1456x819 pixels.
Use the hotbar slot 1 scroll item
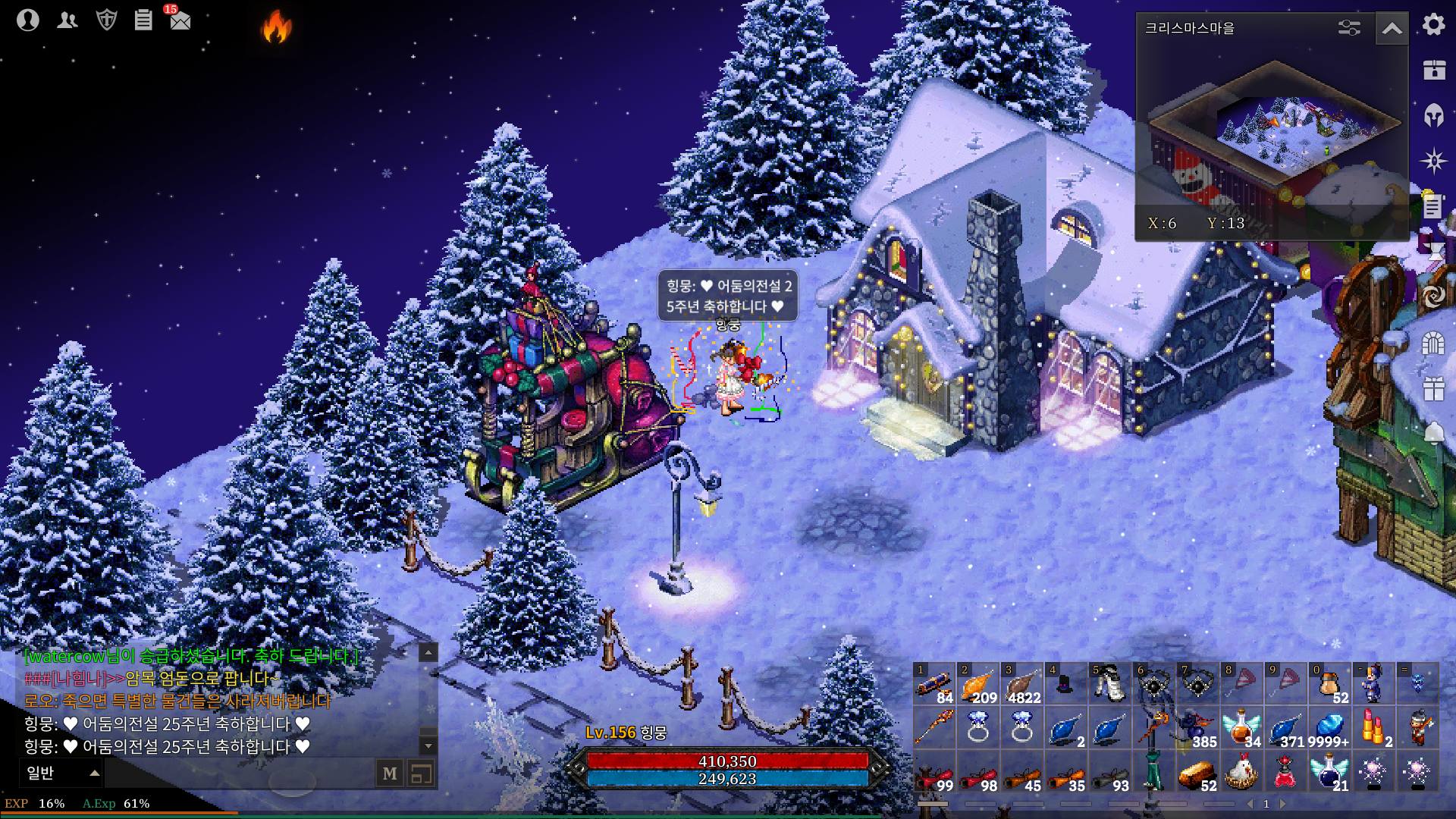click(934, 684)
